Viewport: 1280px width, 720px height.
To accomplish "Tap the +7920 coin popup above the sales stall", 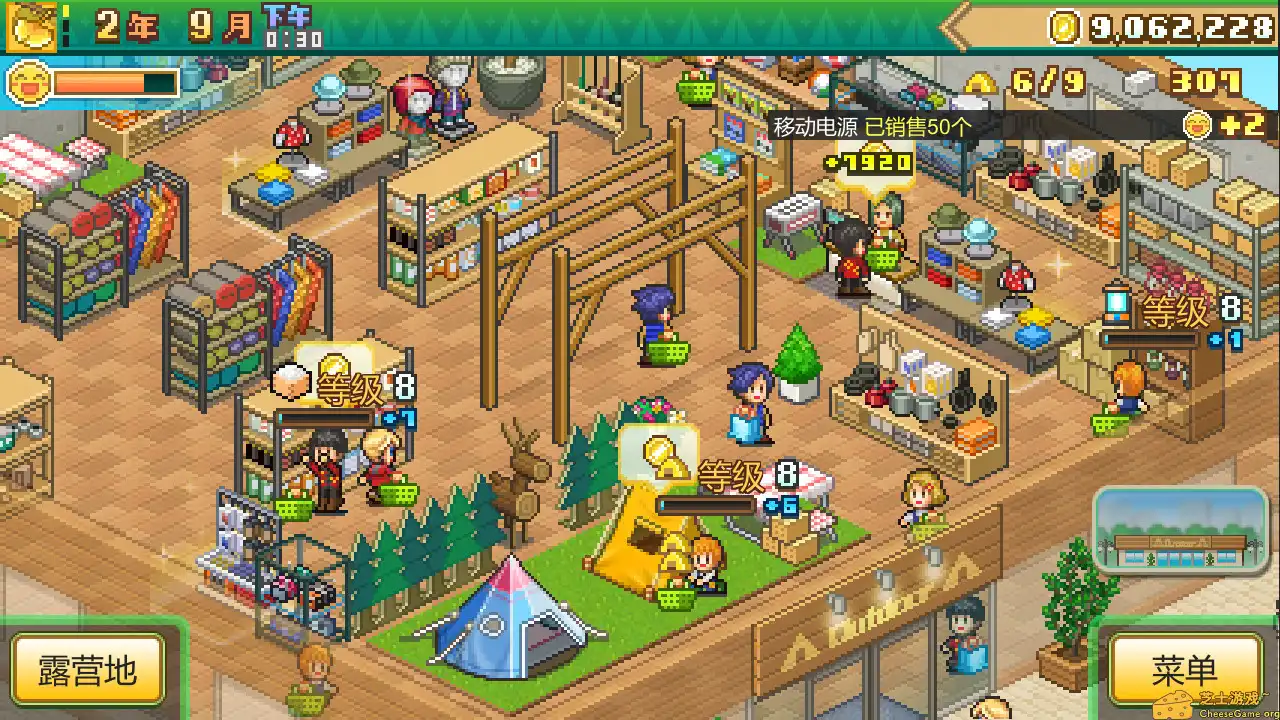I will [872, 161].
